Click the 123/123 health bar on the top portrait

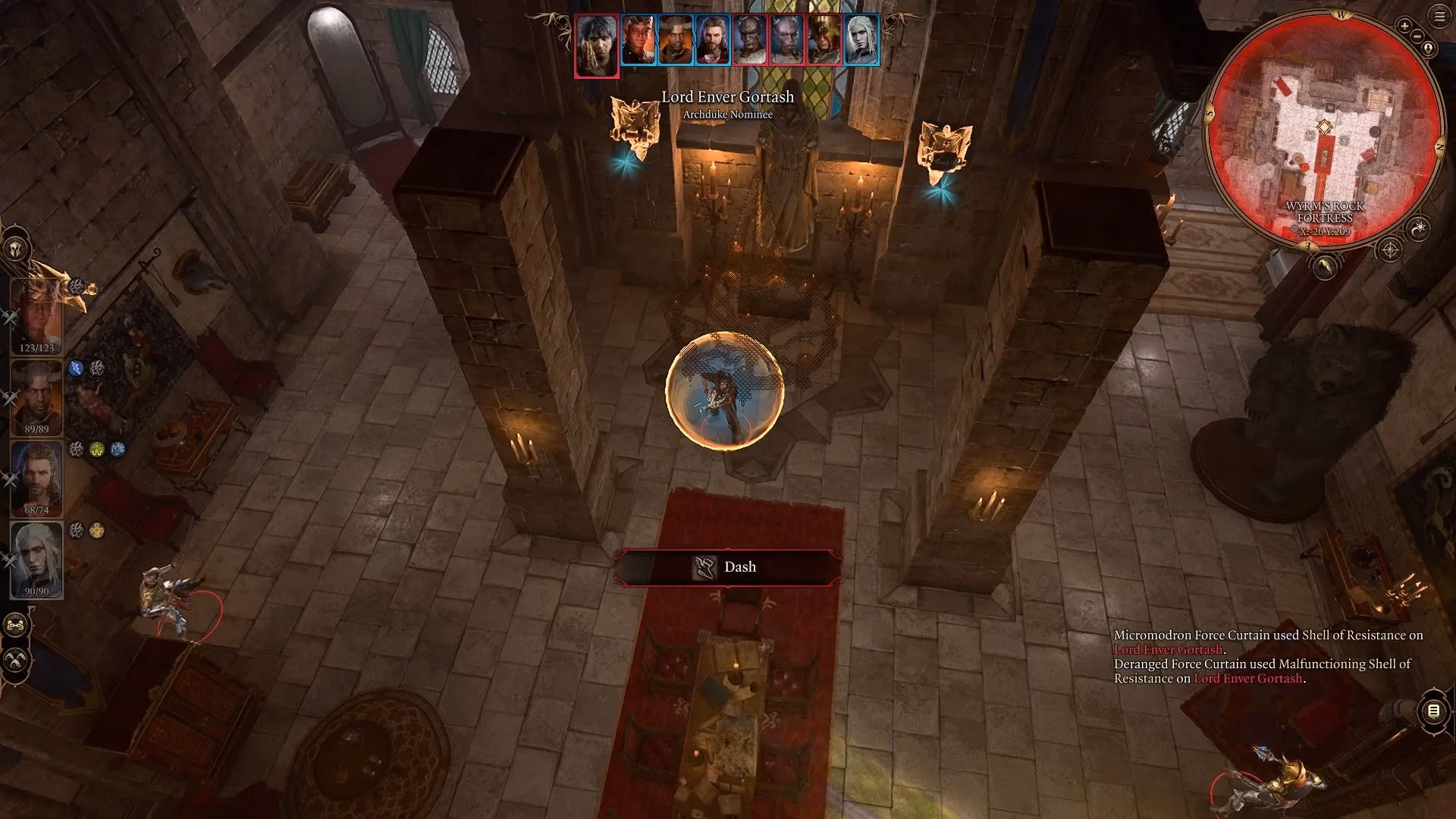point(37,347)
